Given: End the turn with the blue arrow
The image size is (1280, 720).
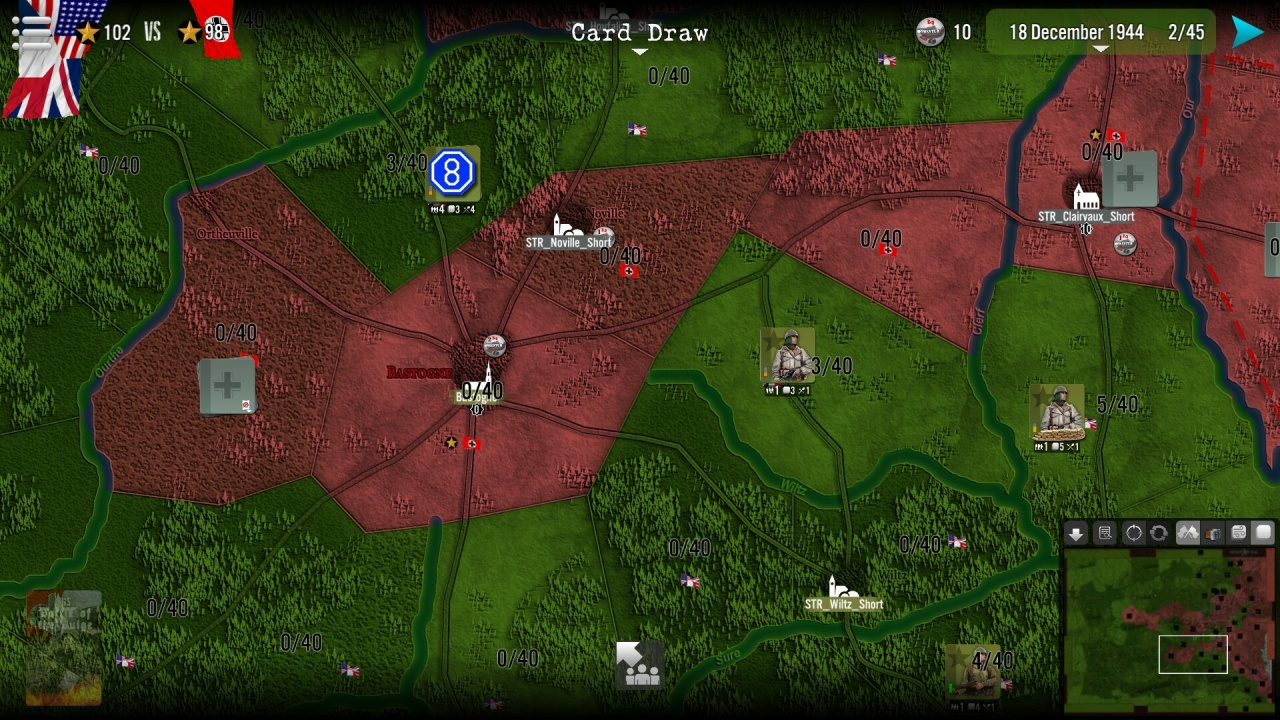Looking at the screenshot, I should (1247, 32).
